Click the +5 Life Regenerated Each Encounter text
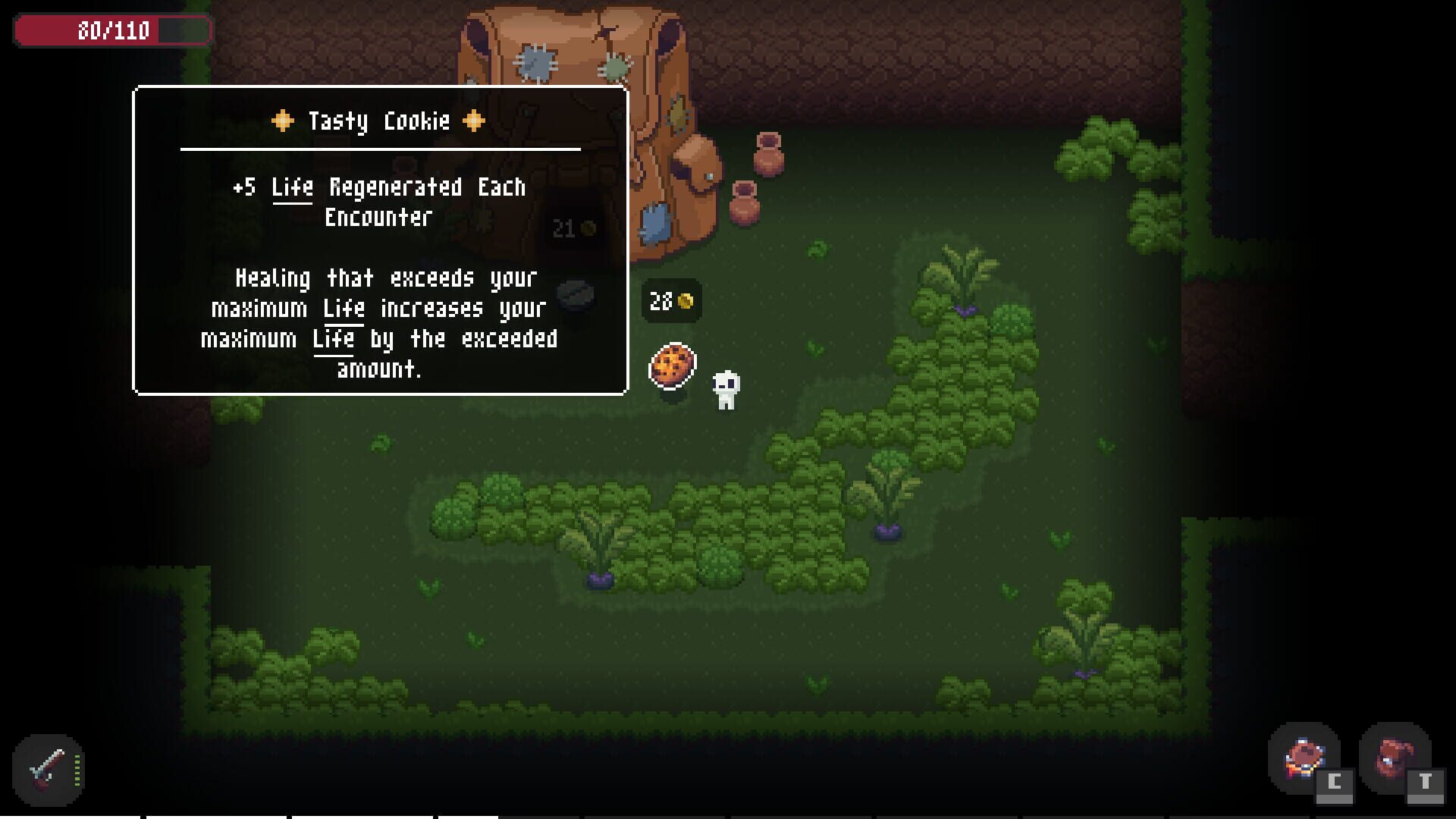 (378, 201)
